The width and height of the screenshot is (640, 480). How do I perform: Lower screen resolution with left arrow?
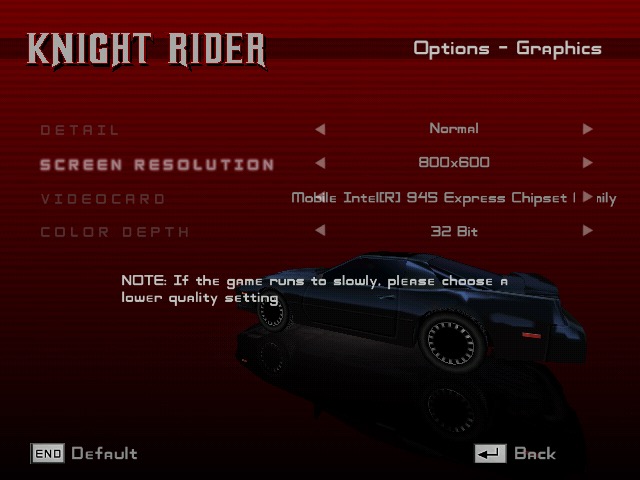(x=320, y=163)
